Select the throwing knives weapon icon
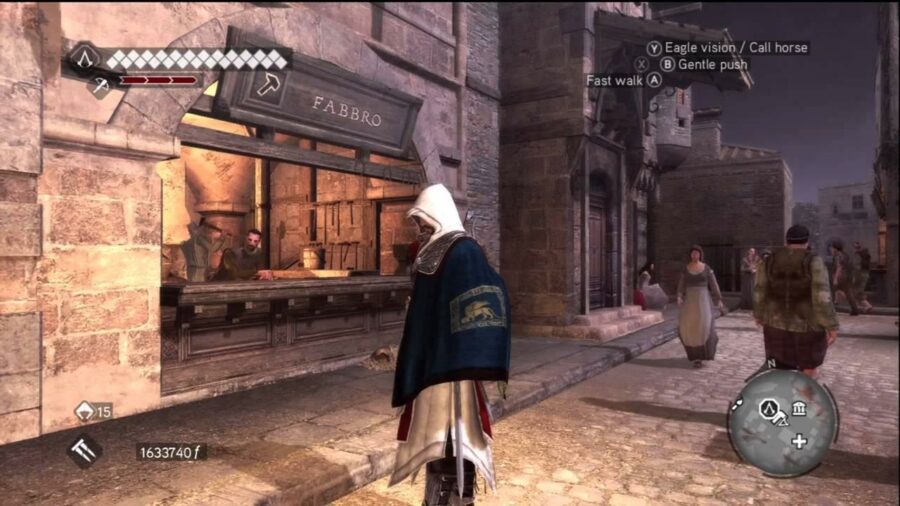 (85, 451)
